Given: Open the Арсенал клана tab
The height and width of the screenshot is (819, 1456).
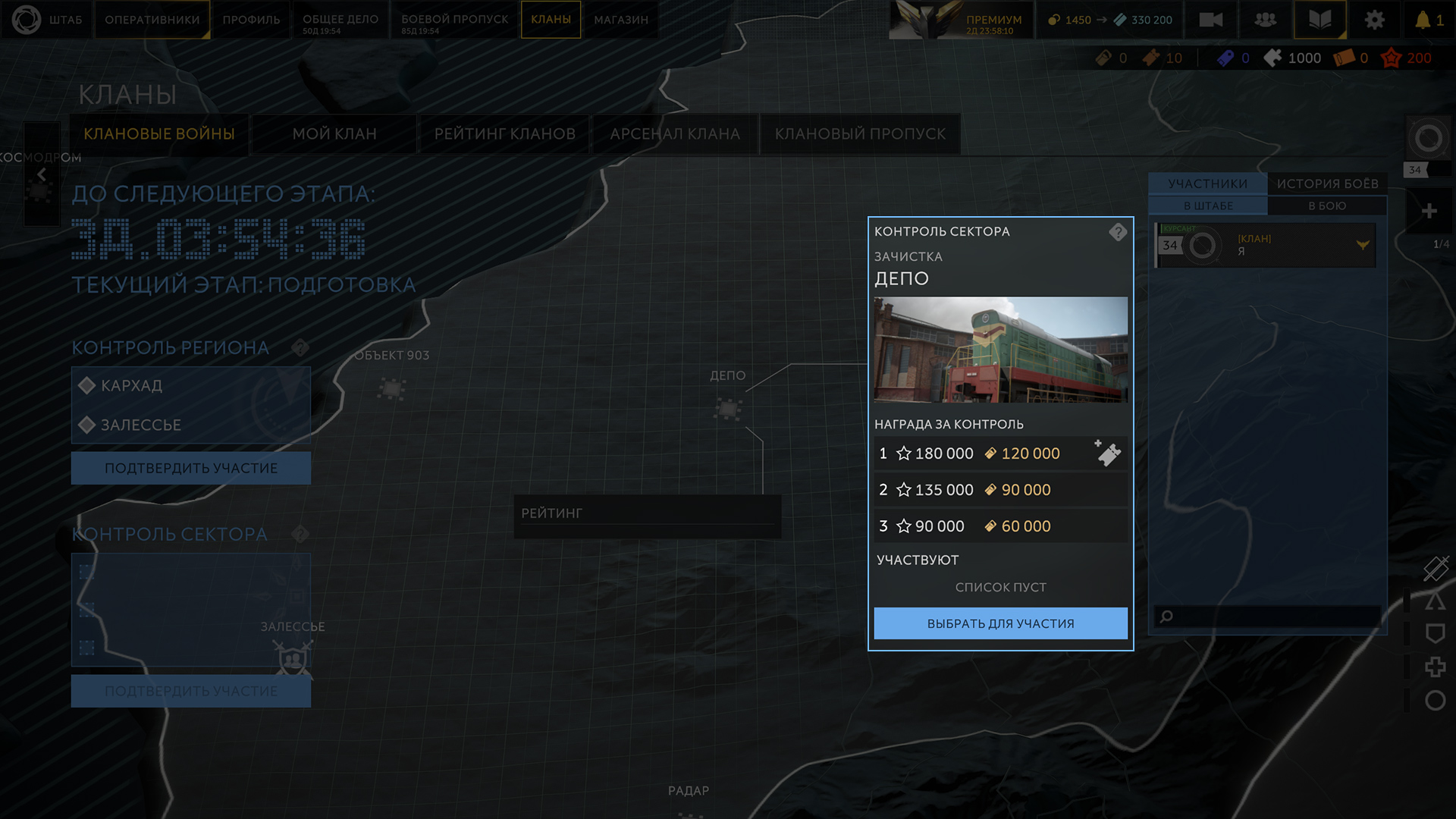Looking at the screenshot, I should [675, 134].
